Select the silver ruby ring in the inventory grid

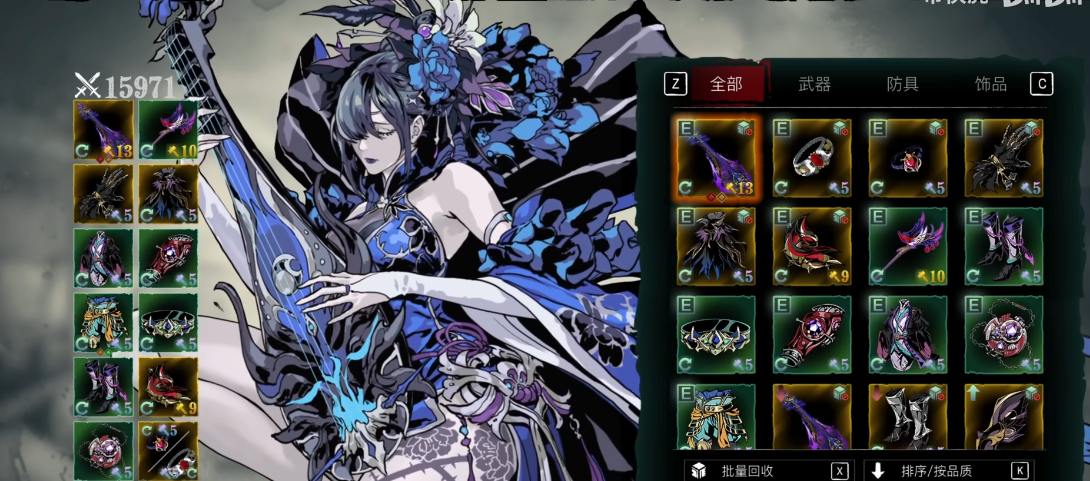[x=812, y=158]
